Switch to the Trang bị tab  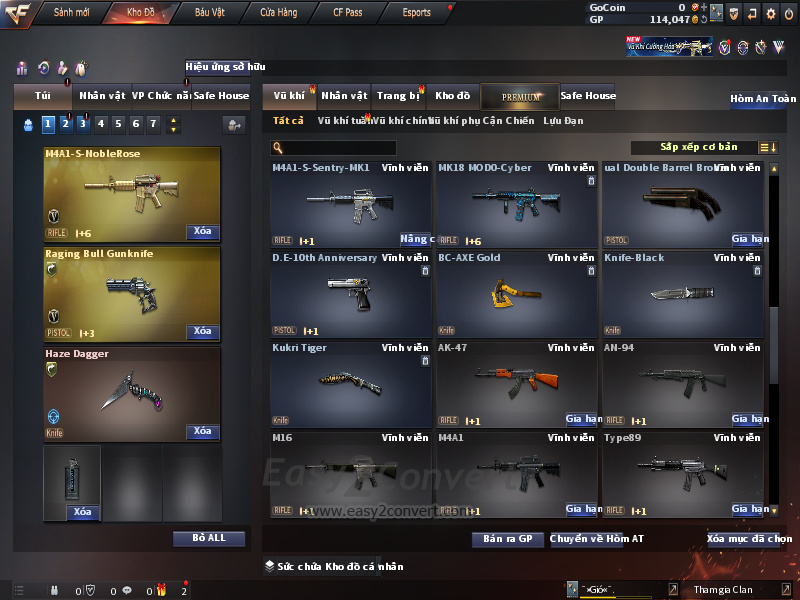pos(398,96)
